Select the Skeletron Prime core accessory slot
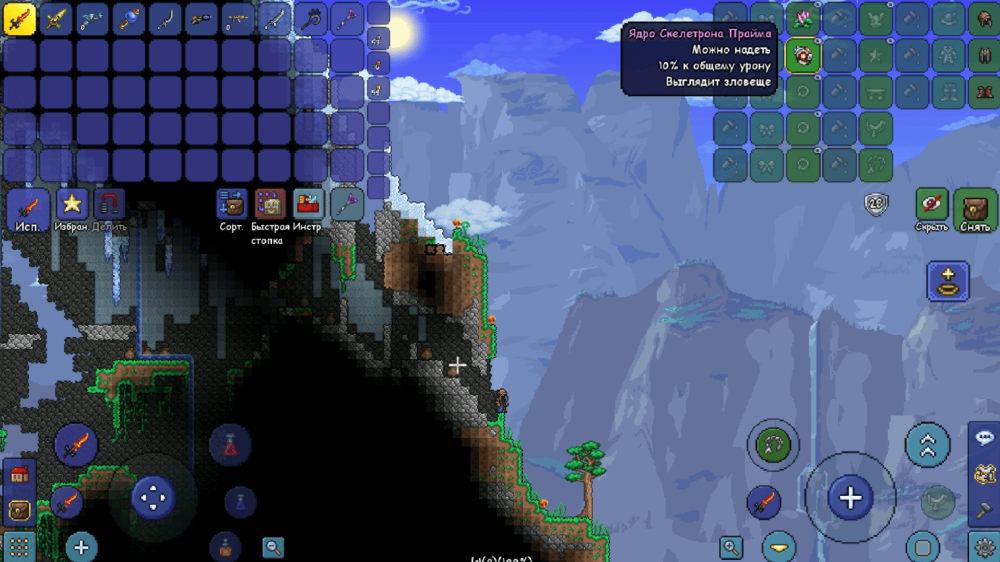 pos(802,55)
